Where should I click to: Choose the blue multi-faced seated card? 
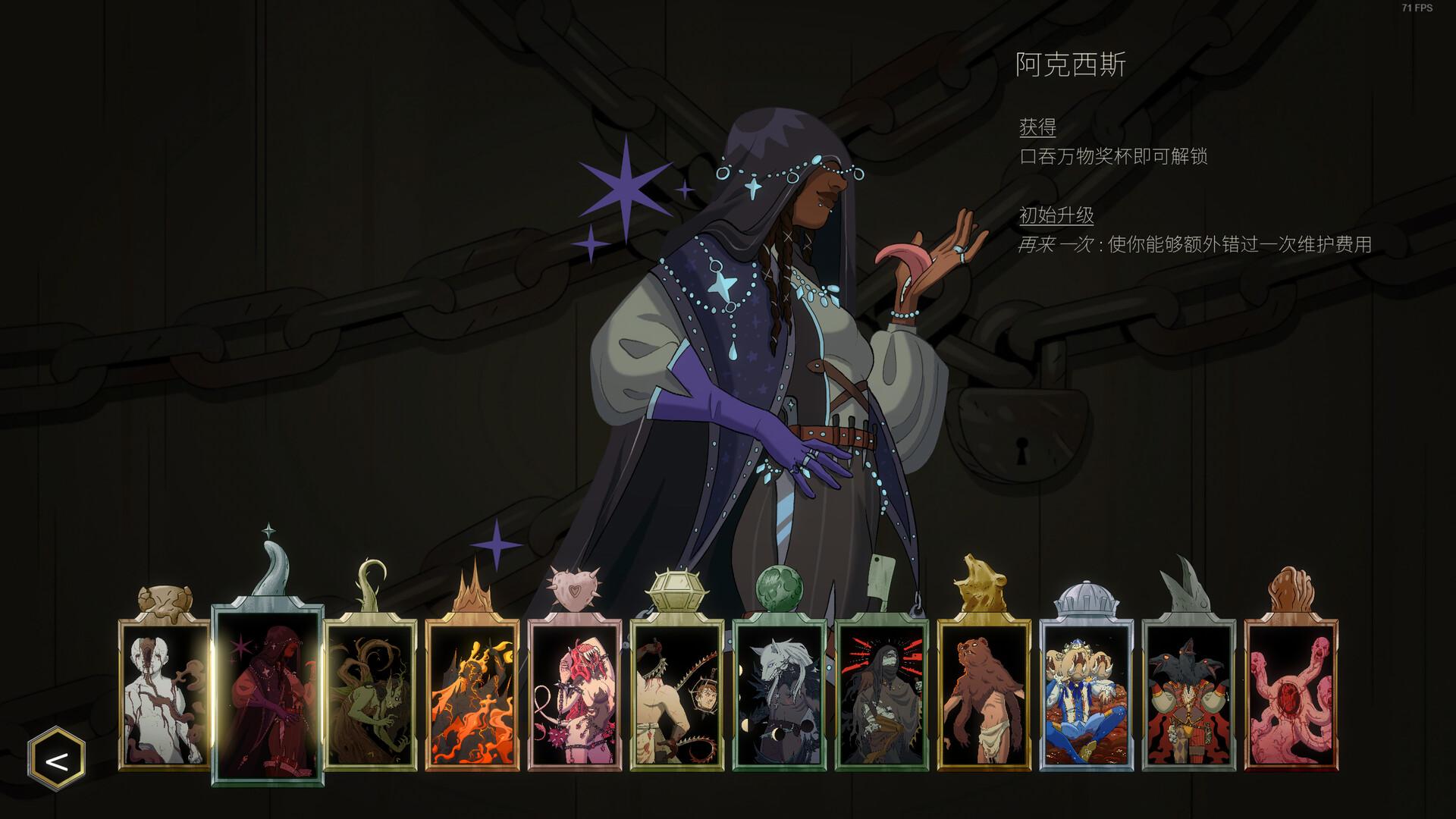click(1087, 694)
